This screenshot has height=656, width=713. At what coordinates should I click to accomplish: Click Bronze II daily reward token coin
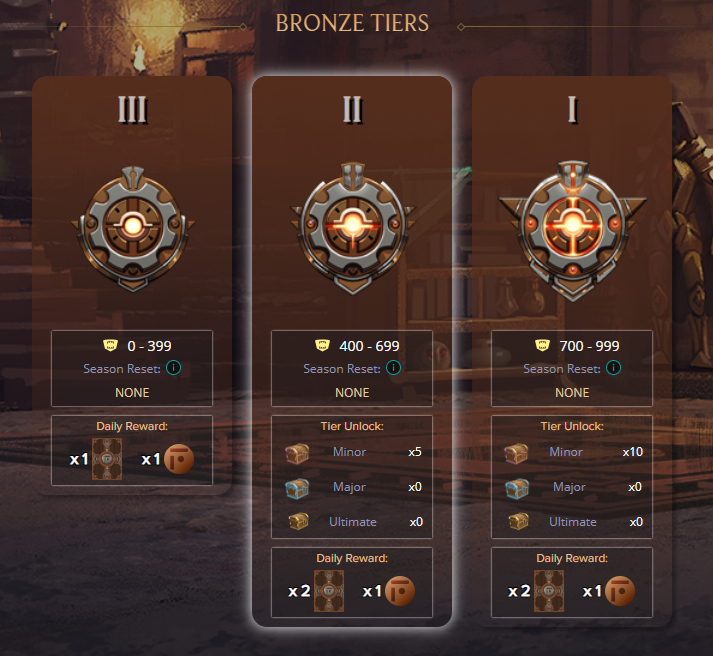click(x=399, y=591)
